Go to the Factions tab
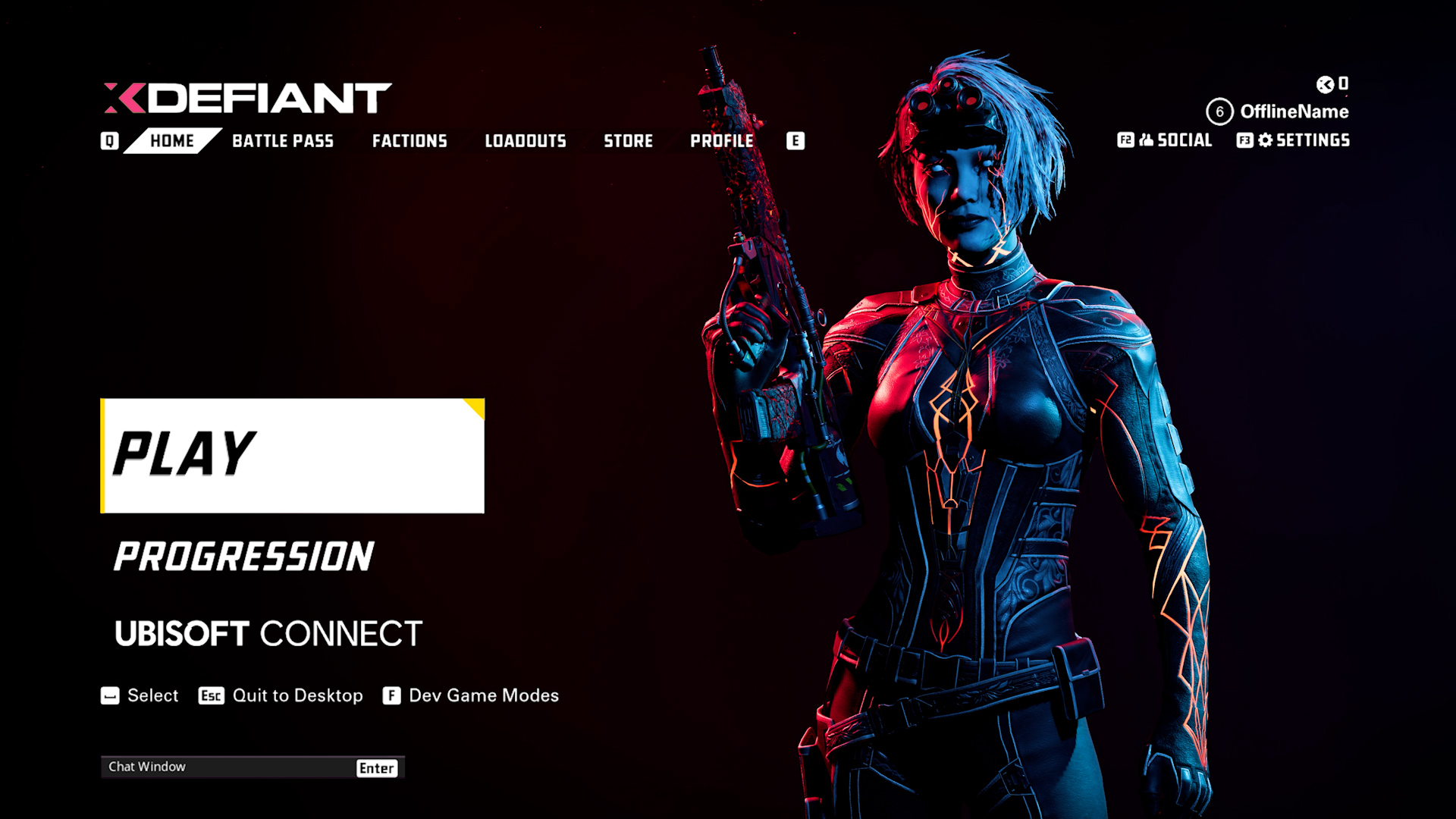 click(x=409, y=141)
